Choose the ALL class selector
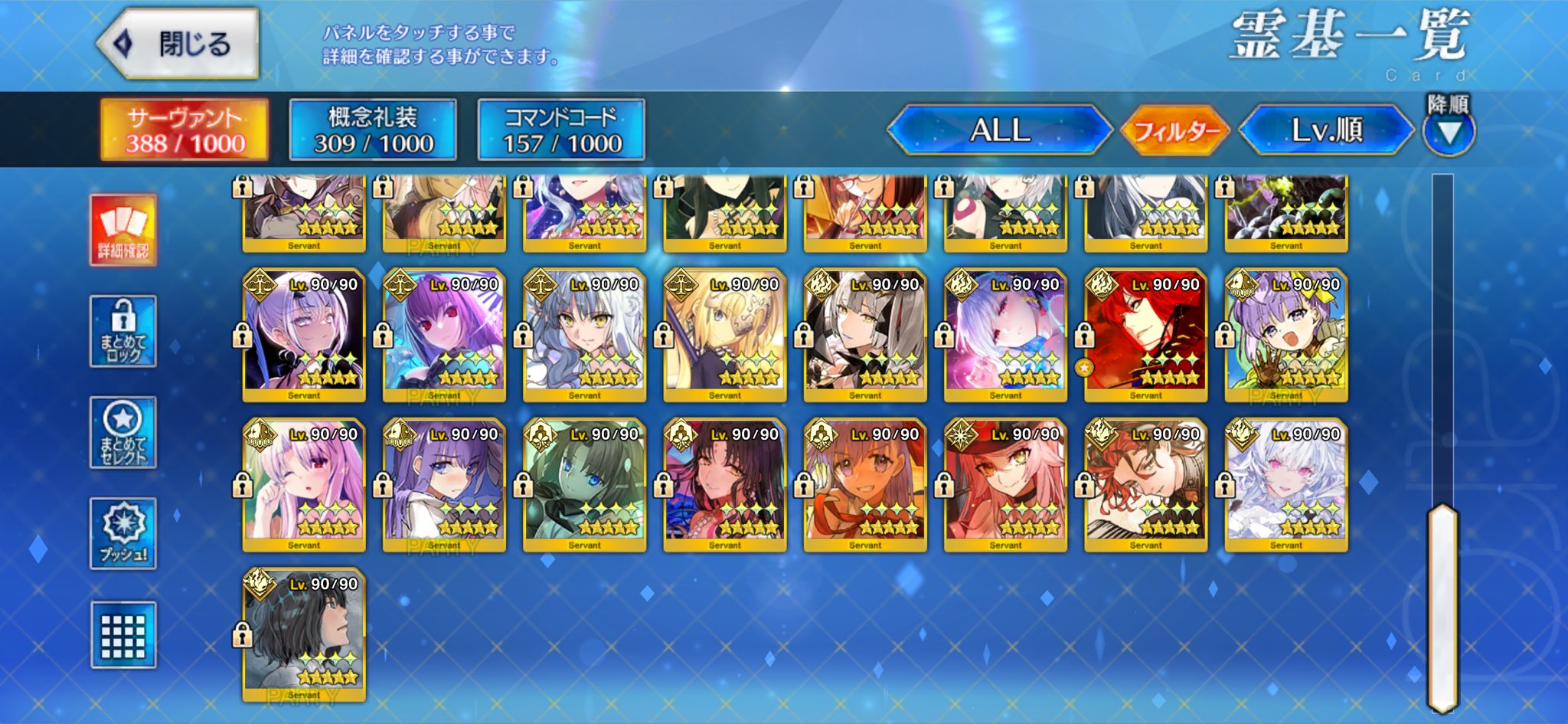Viewport: 1568px width, 724px height. tap(999, 130)
